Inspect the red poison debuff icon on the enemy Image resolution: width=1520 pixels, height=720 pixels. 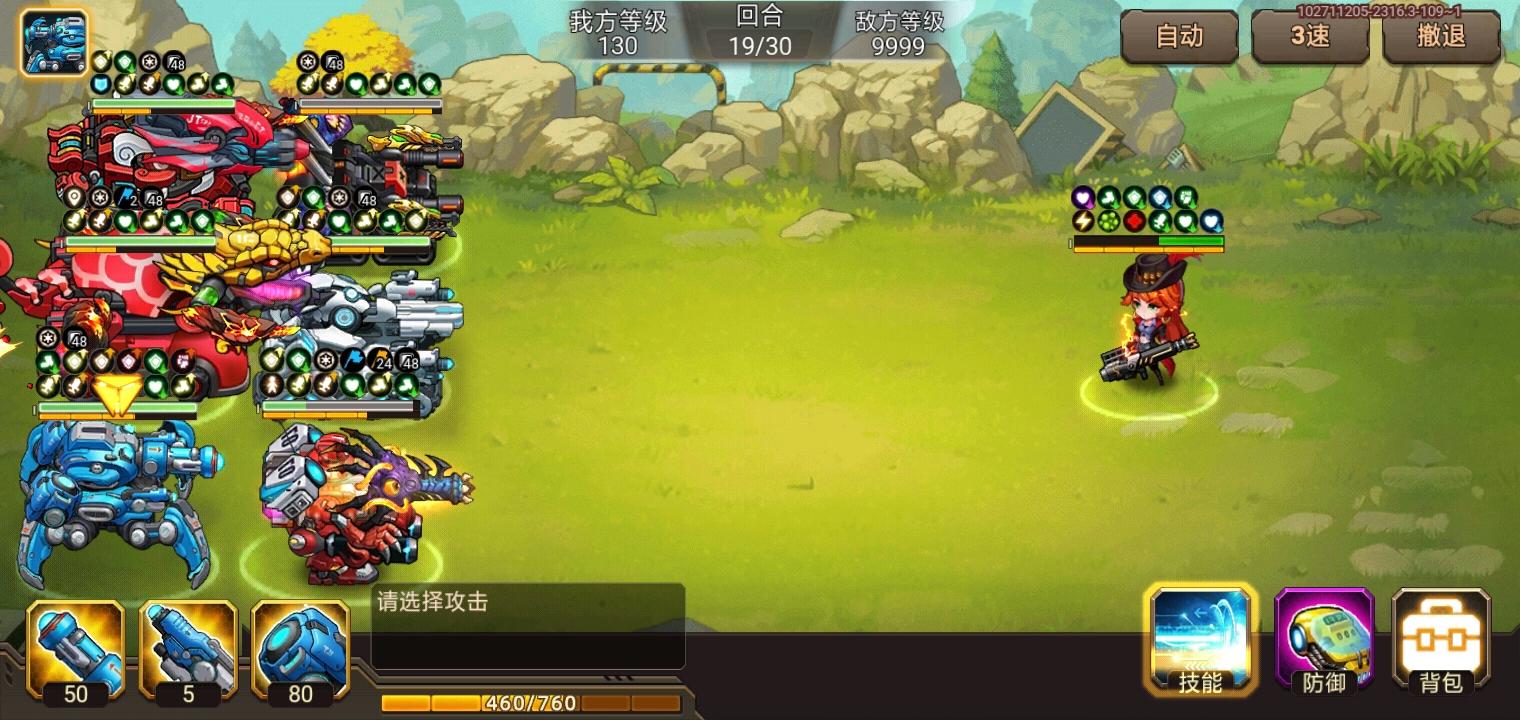pyautogui.click(x=1133, y=221)
